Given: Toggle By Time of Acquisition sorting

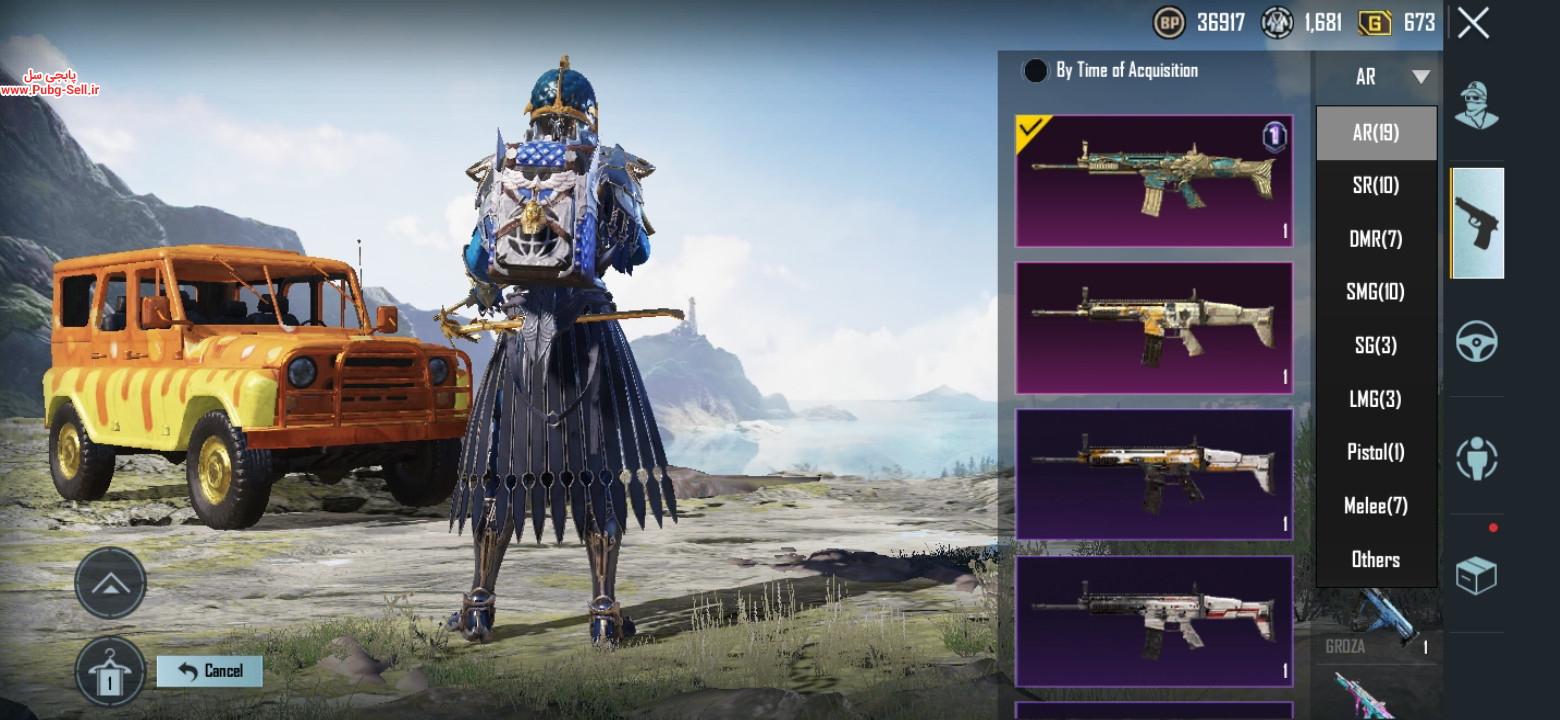Looking at the screenshot, I should 1036,70.
